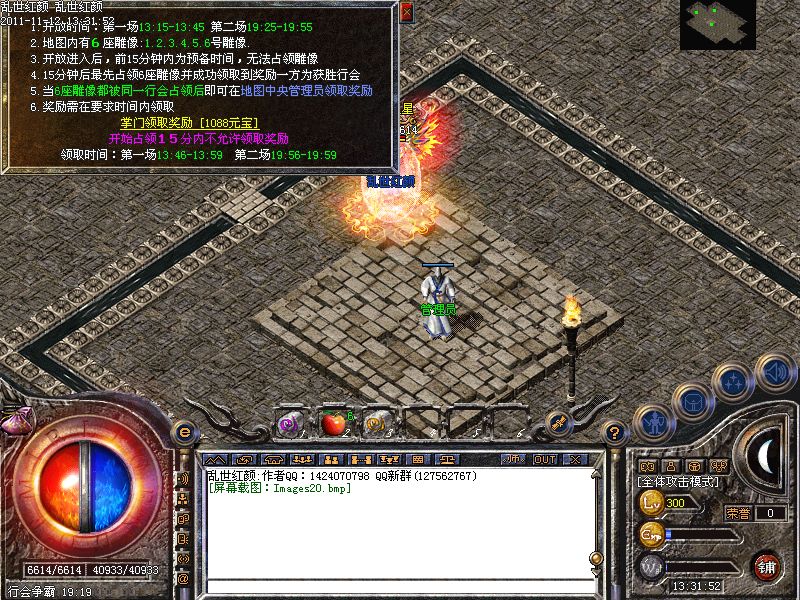
Task: Click the round 'e' button beside the belt
Action: [184, 432]
